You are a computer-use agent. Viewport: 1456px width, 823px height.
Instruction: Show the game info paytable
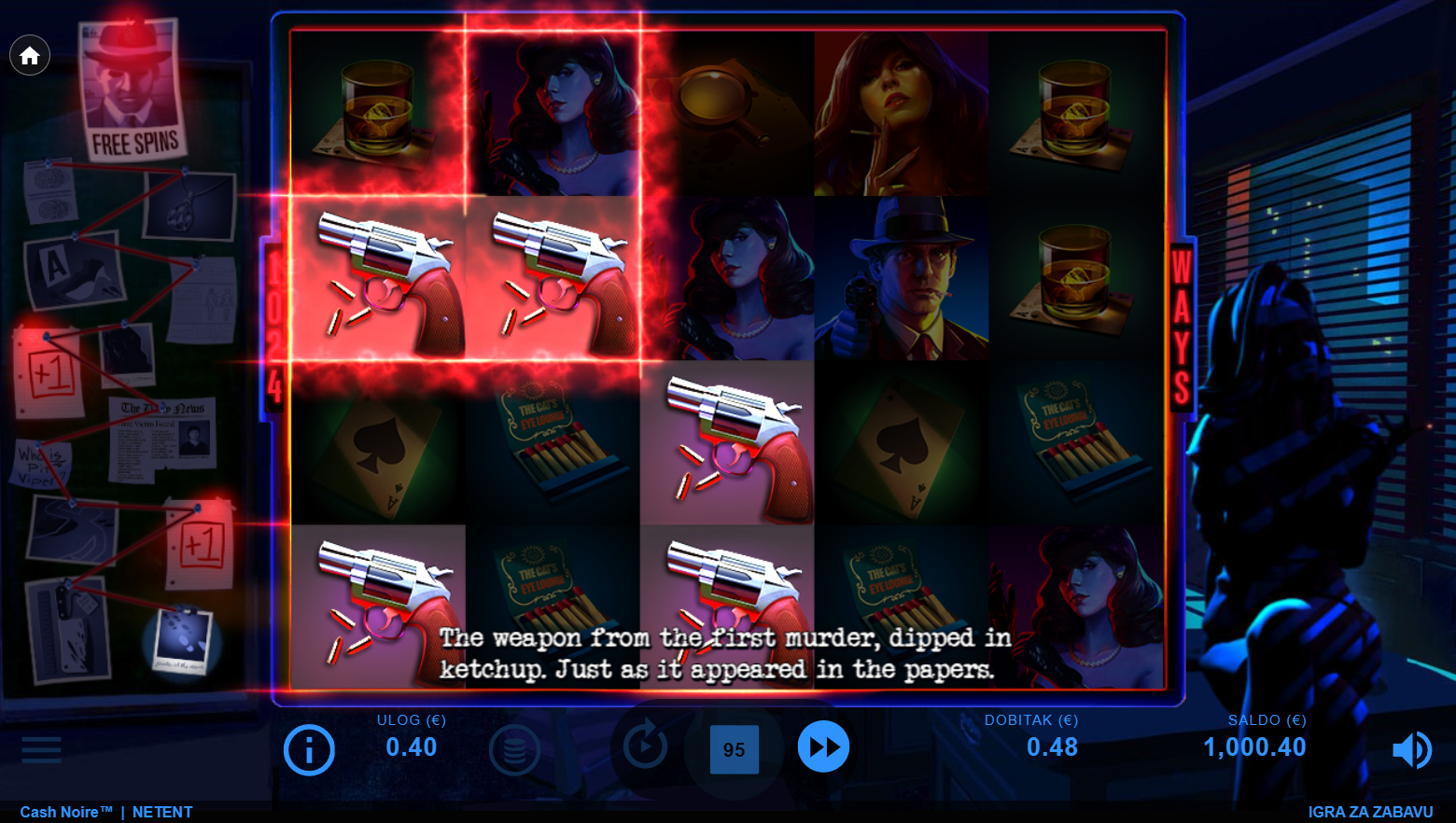tap(309, 749)
